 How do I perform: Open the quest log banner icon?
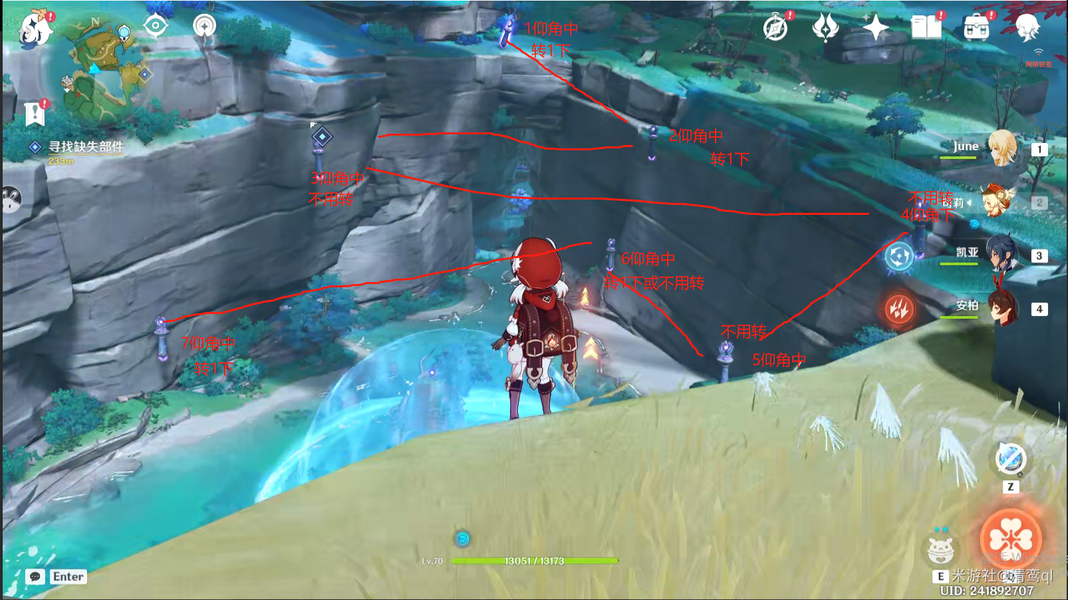[36, 112]
